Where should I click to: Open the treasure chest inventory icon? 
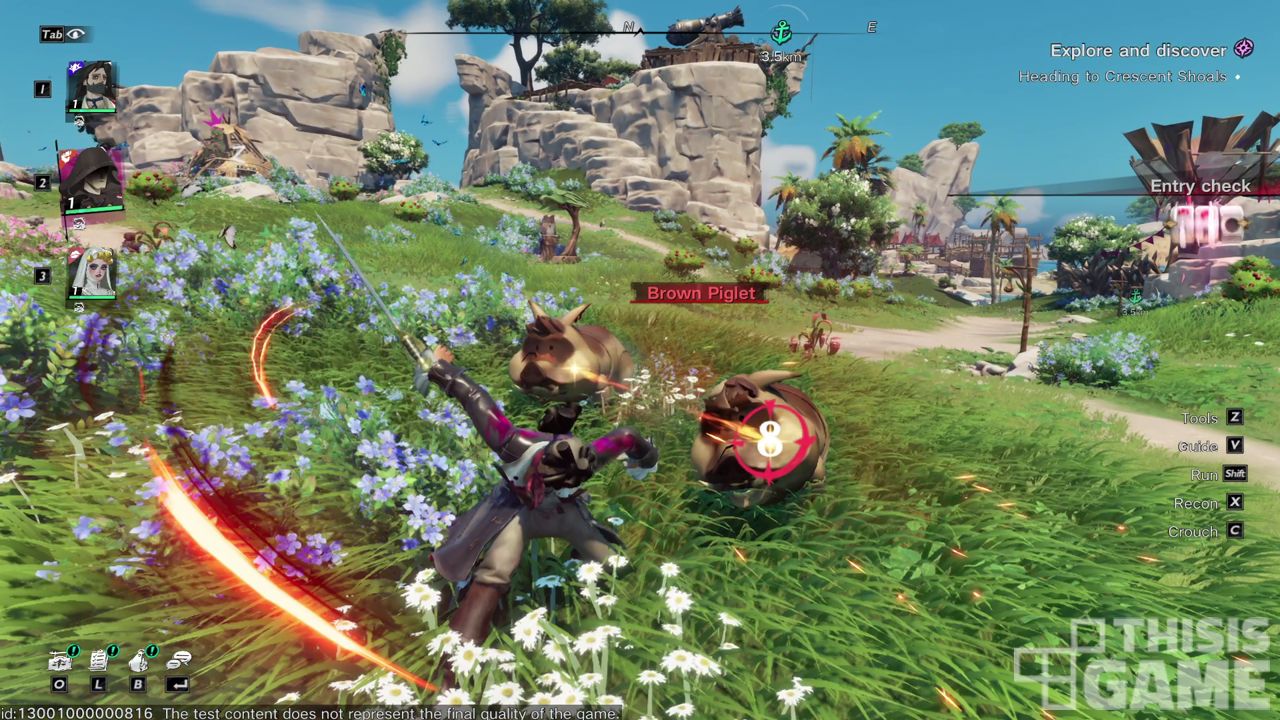tap(60, 660)
